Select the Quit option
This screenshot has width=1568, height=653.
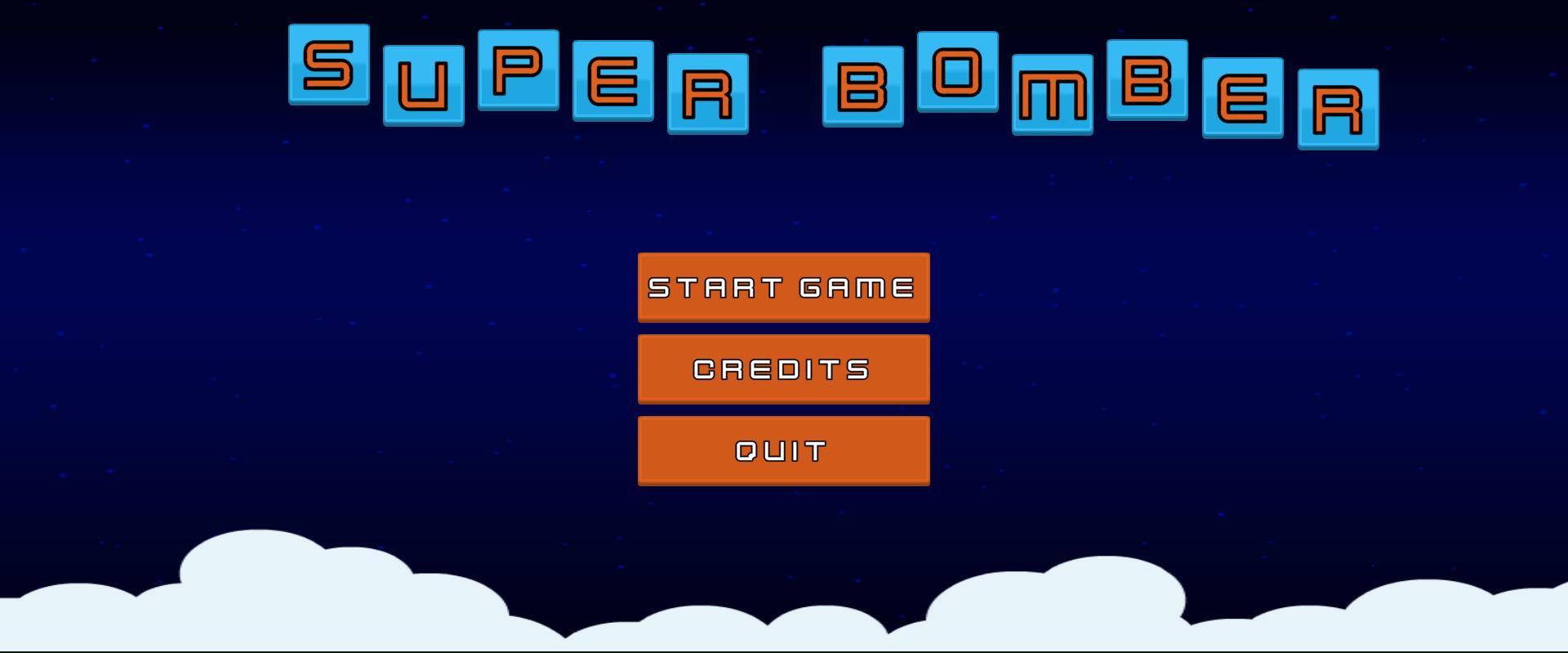pos(782,449)
